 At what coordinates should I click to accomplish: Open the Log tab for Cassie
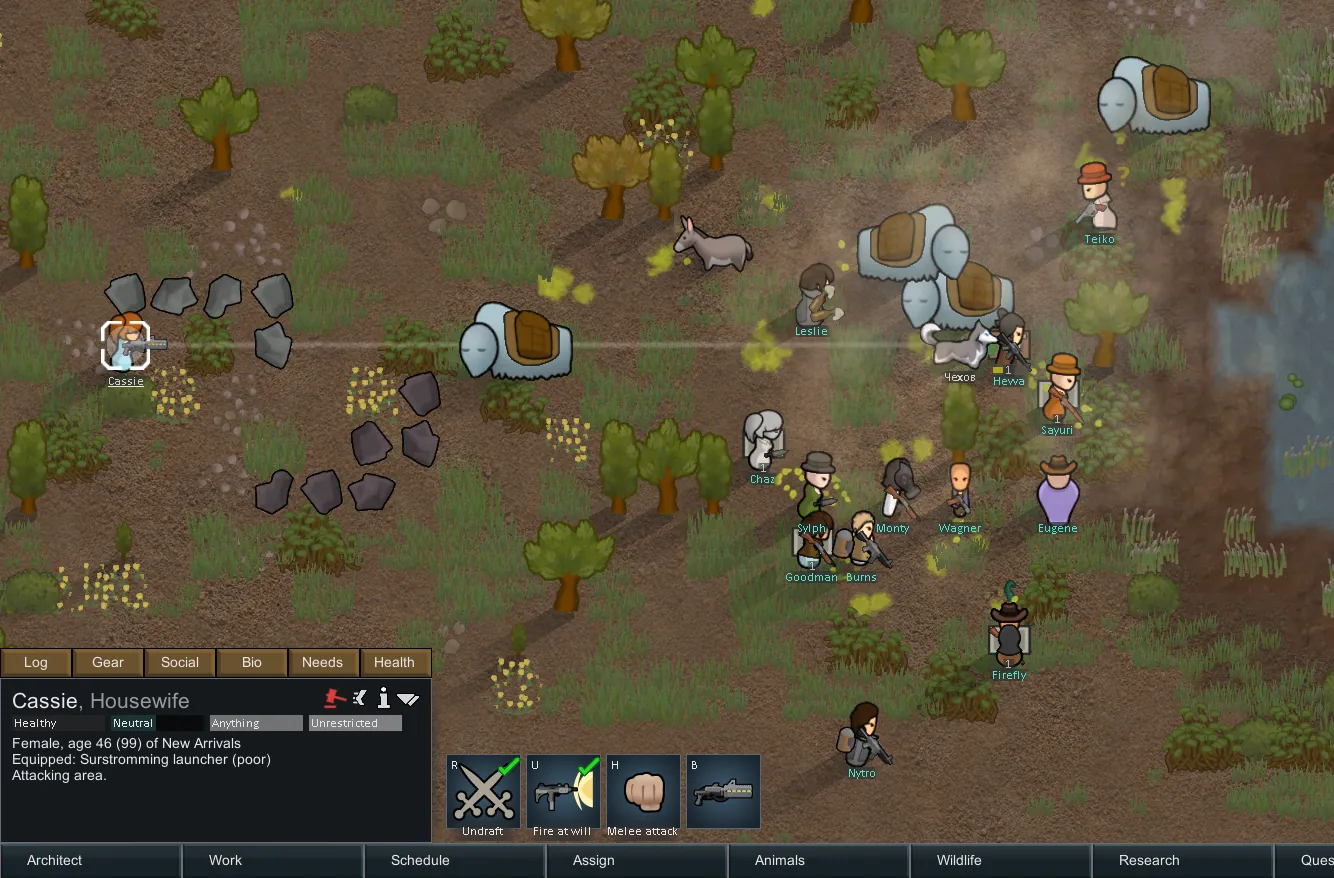coord(36,662)
